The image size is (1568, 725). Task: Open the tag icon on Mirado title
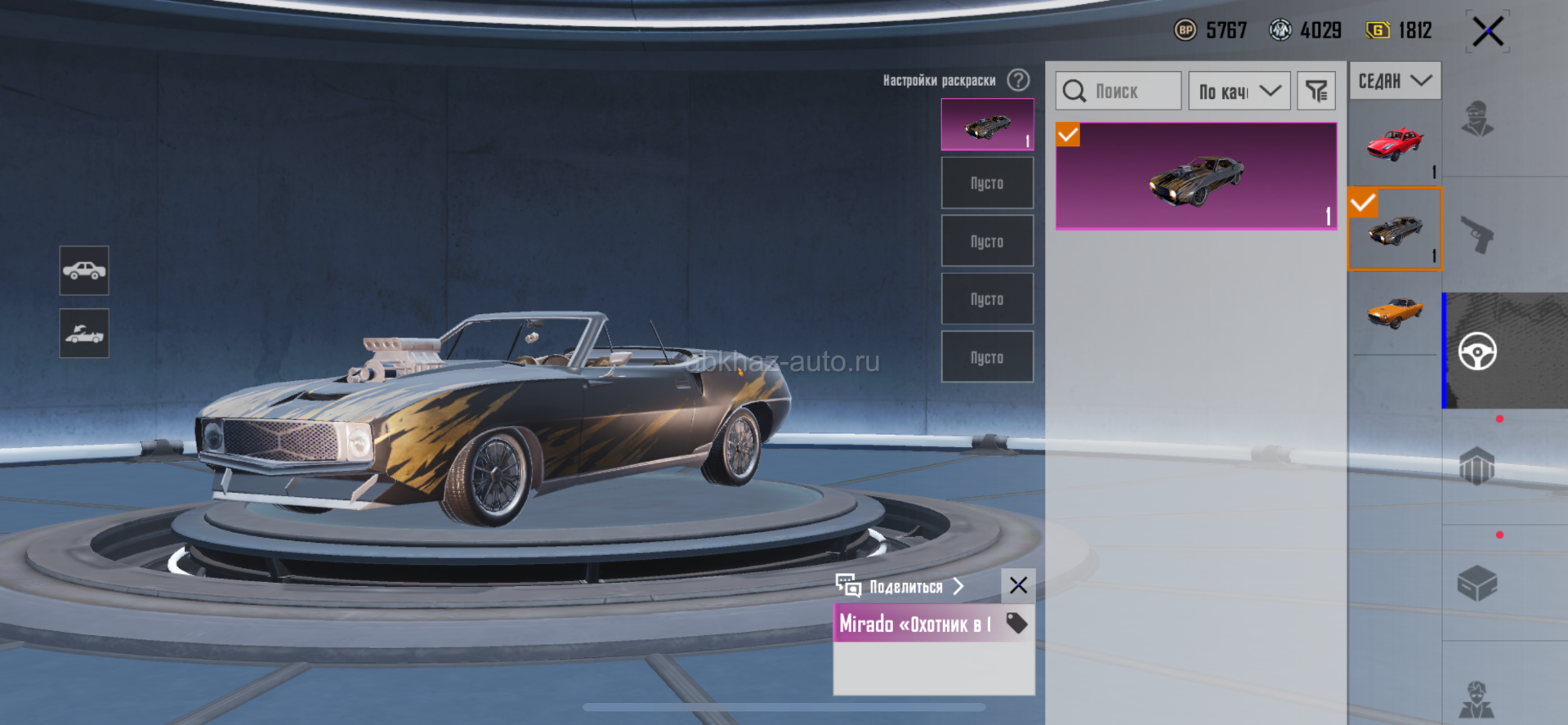[1016, 624]
